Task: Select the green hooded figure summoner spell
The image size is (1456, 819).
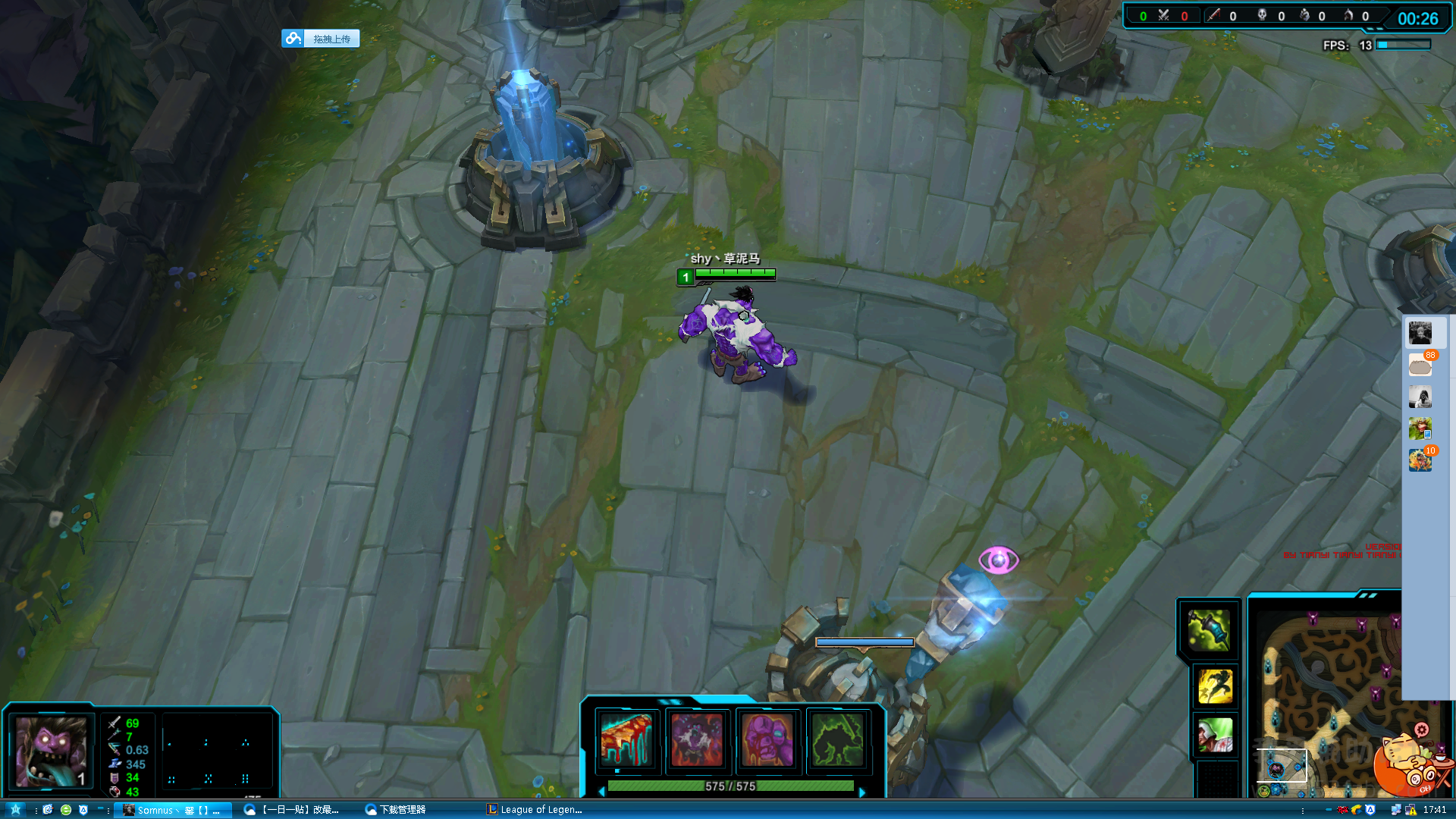Action: 1215,736
